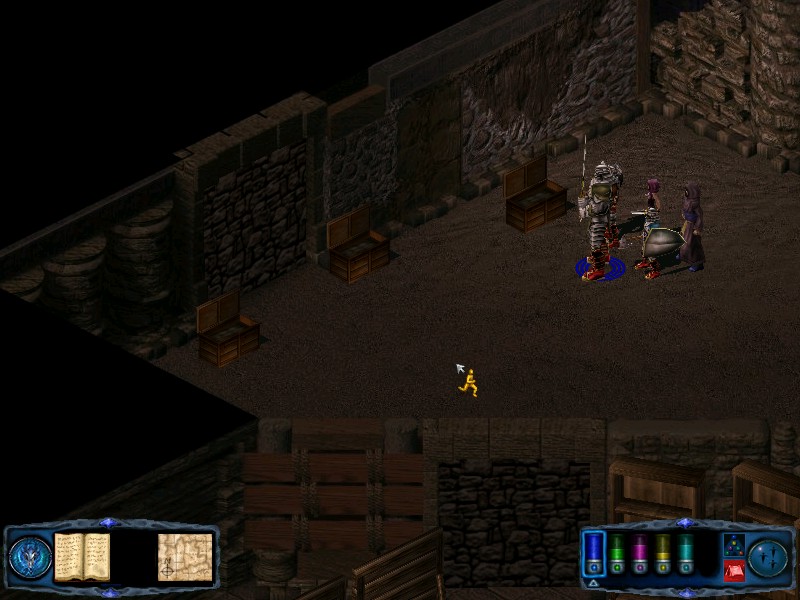Click the blue gem atop the left panel

click(x=110, y=523)
